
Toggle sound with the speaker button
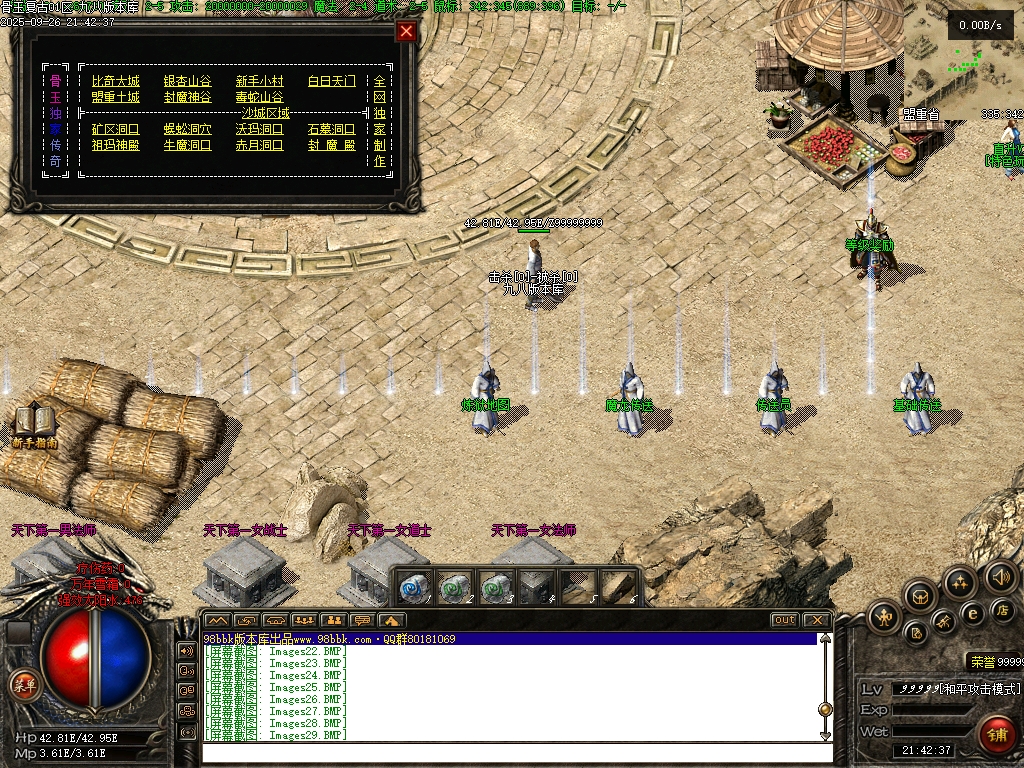click(1001, 577)
